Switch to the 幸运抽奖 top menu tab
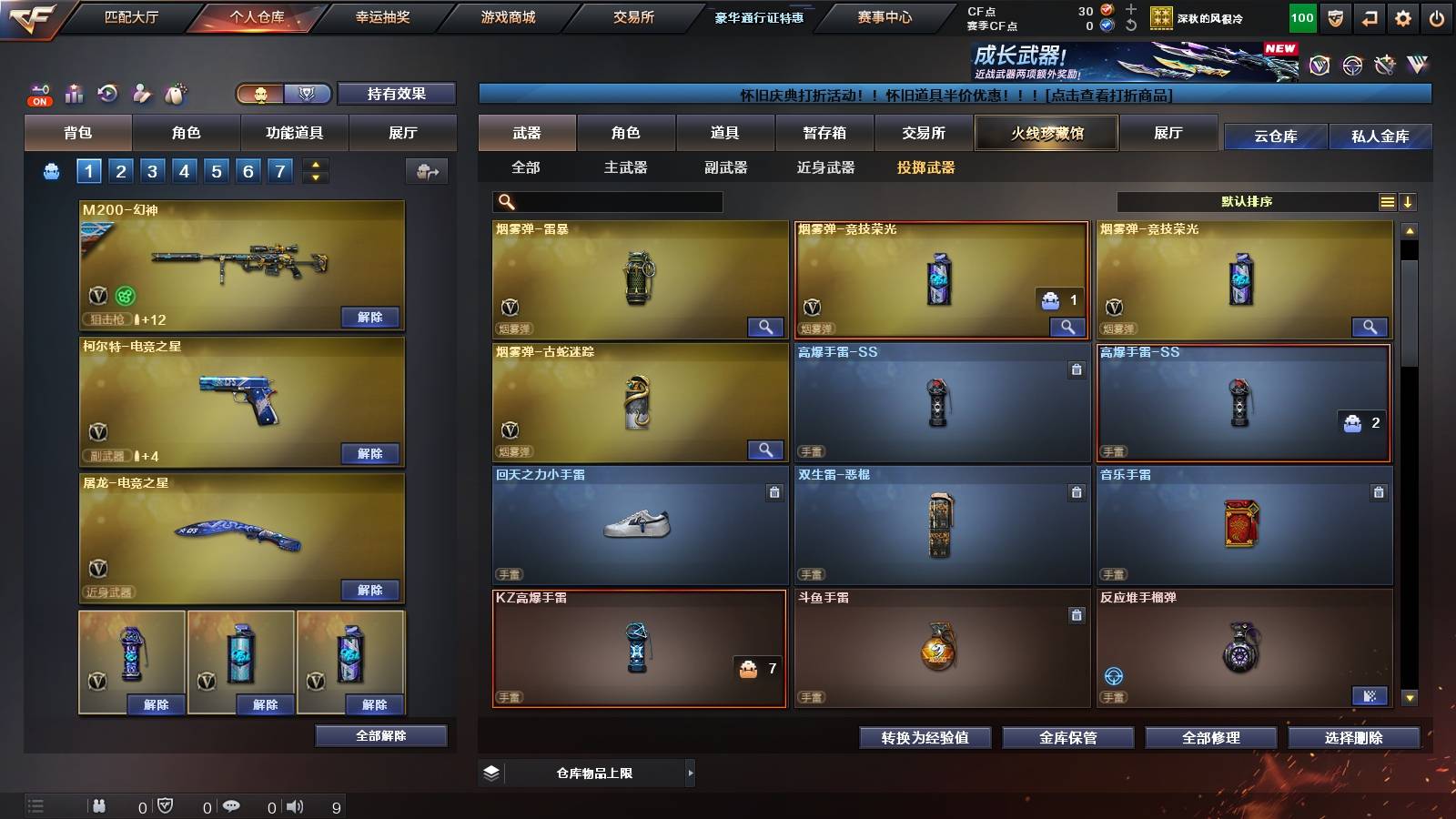1456x819 pixels. 382,16
